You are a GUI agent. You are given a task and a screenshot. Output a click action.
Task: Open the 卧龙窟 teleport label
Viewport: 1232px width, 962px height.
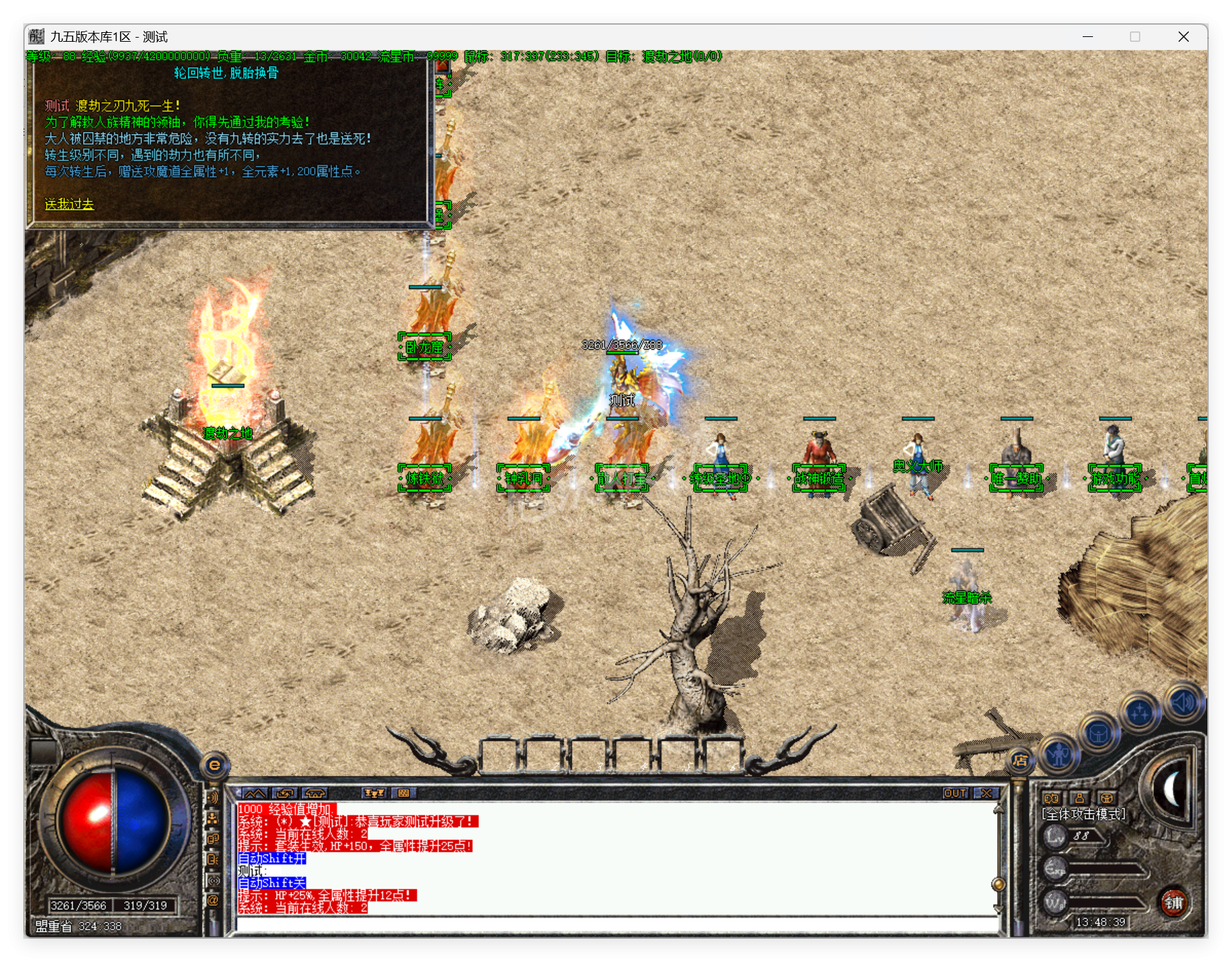[x=425, y=347]
